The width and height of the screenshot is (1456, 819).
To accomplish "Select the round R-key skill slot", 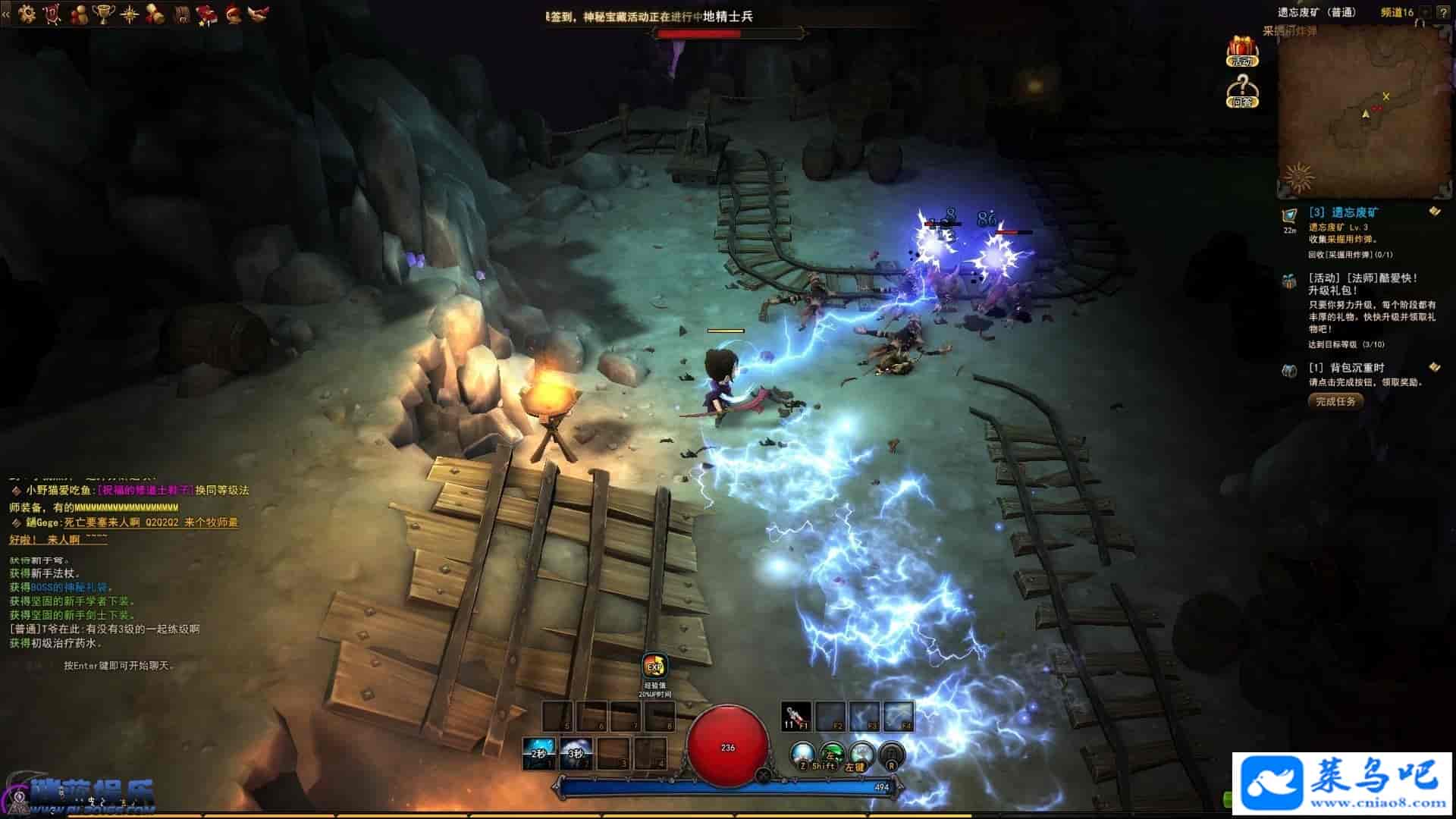I will [x=892, y=754].
